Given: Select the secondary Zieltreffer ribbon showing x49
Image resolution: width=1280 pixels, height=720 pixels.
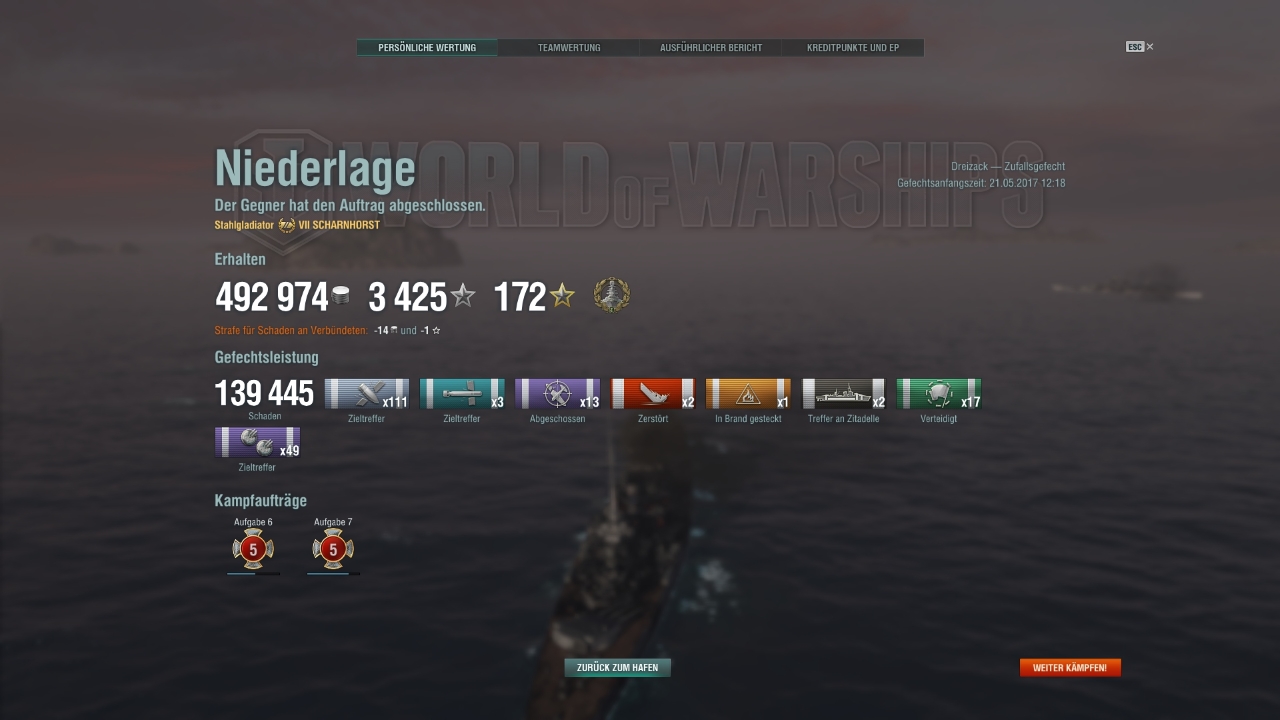Looking at the screenshot, I should coord(257,443).
